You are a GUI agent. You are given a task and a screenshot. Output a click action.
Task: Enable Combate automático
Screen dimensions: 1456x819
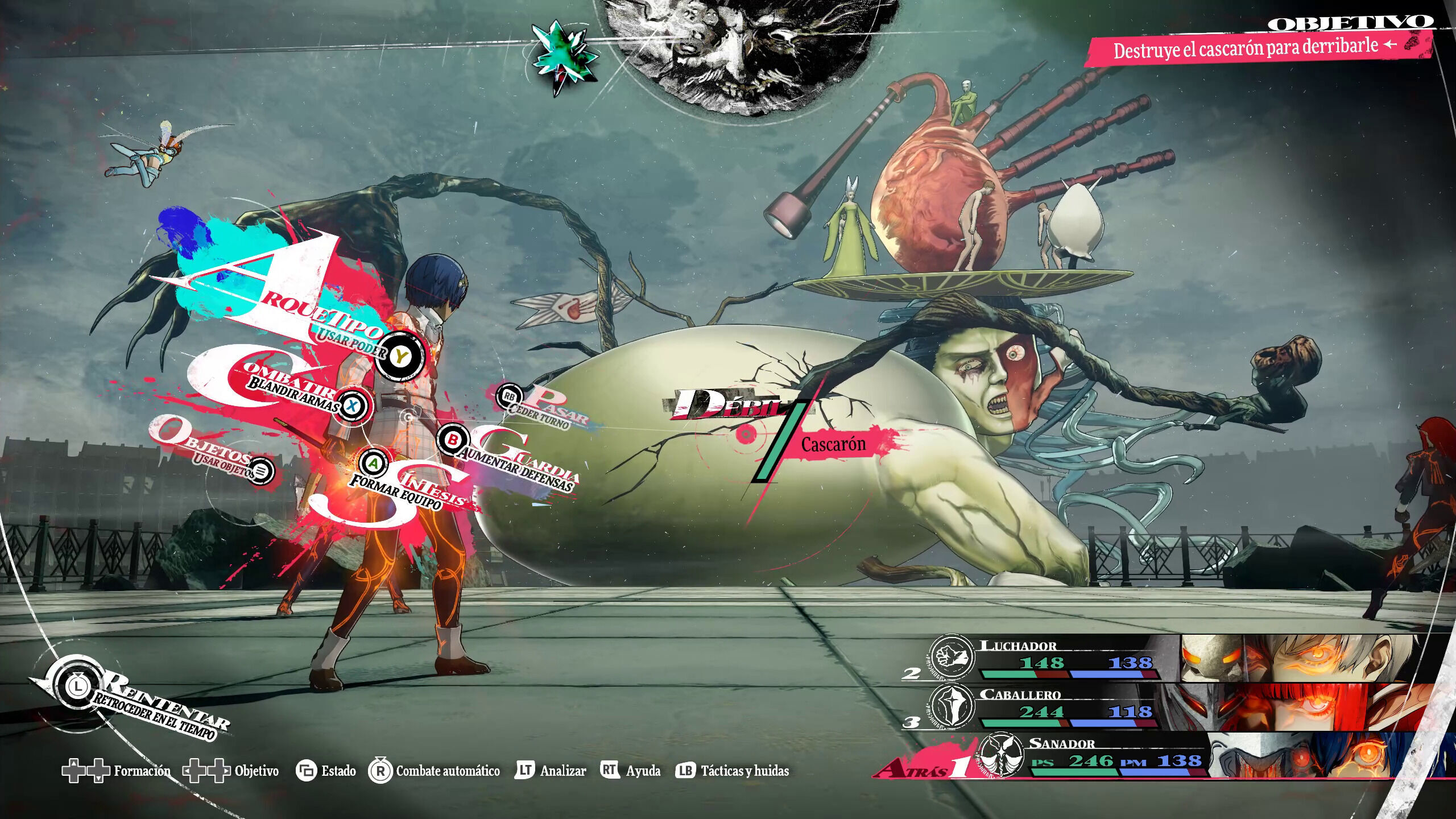pos(436,771)
